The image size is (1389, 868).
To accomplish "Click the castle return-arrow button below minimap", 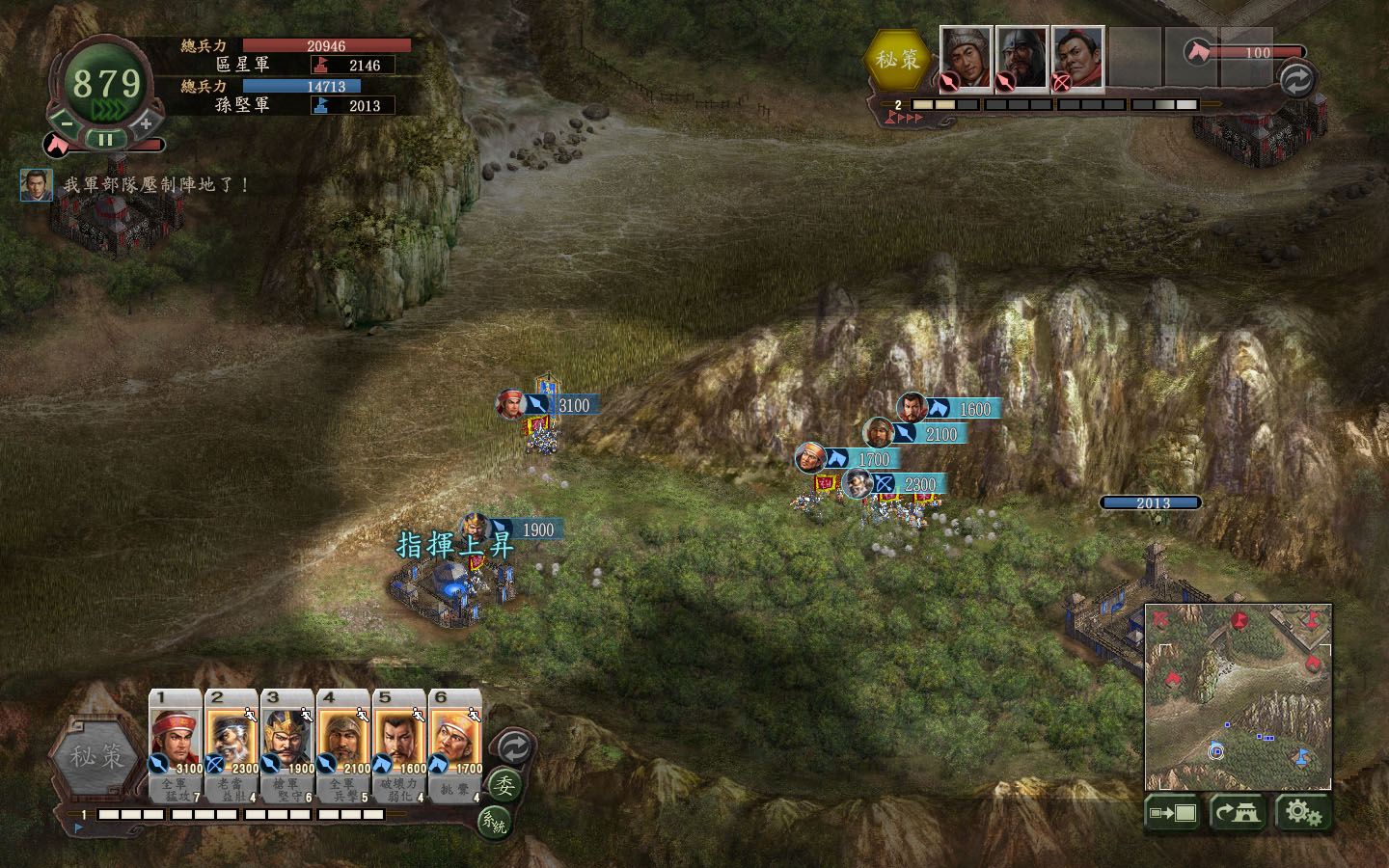I will tap(1238, 813).
